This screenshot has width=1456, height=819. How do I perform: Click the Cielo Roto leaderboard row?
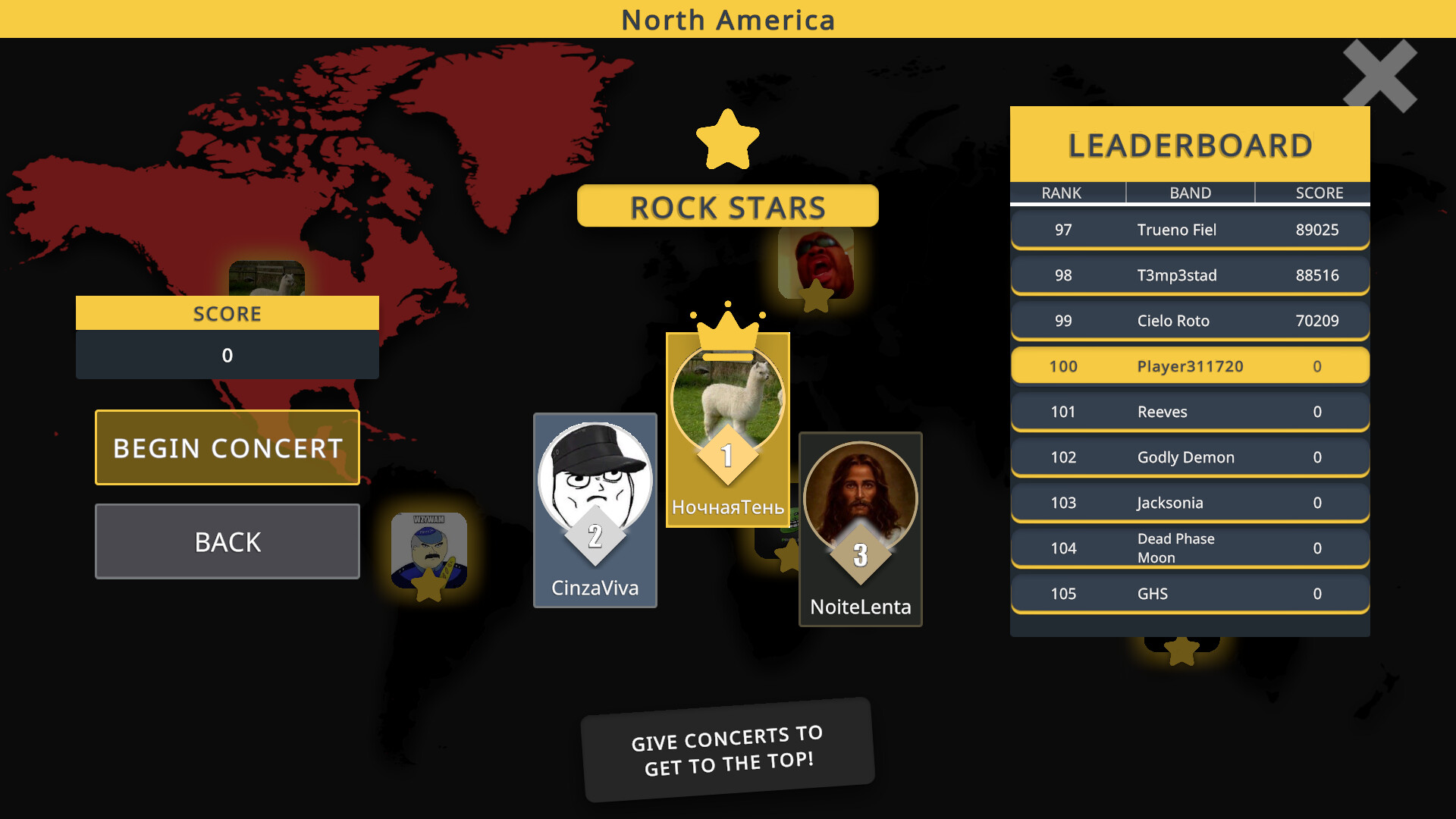pos(1189,321)
